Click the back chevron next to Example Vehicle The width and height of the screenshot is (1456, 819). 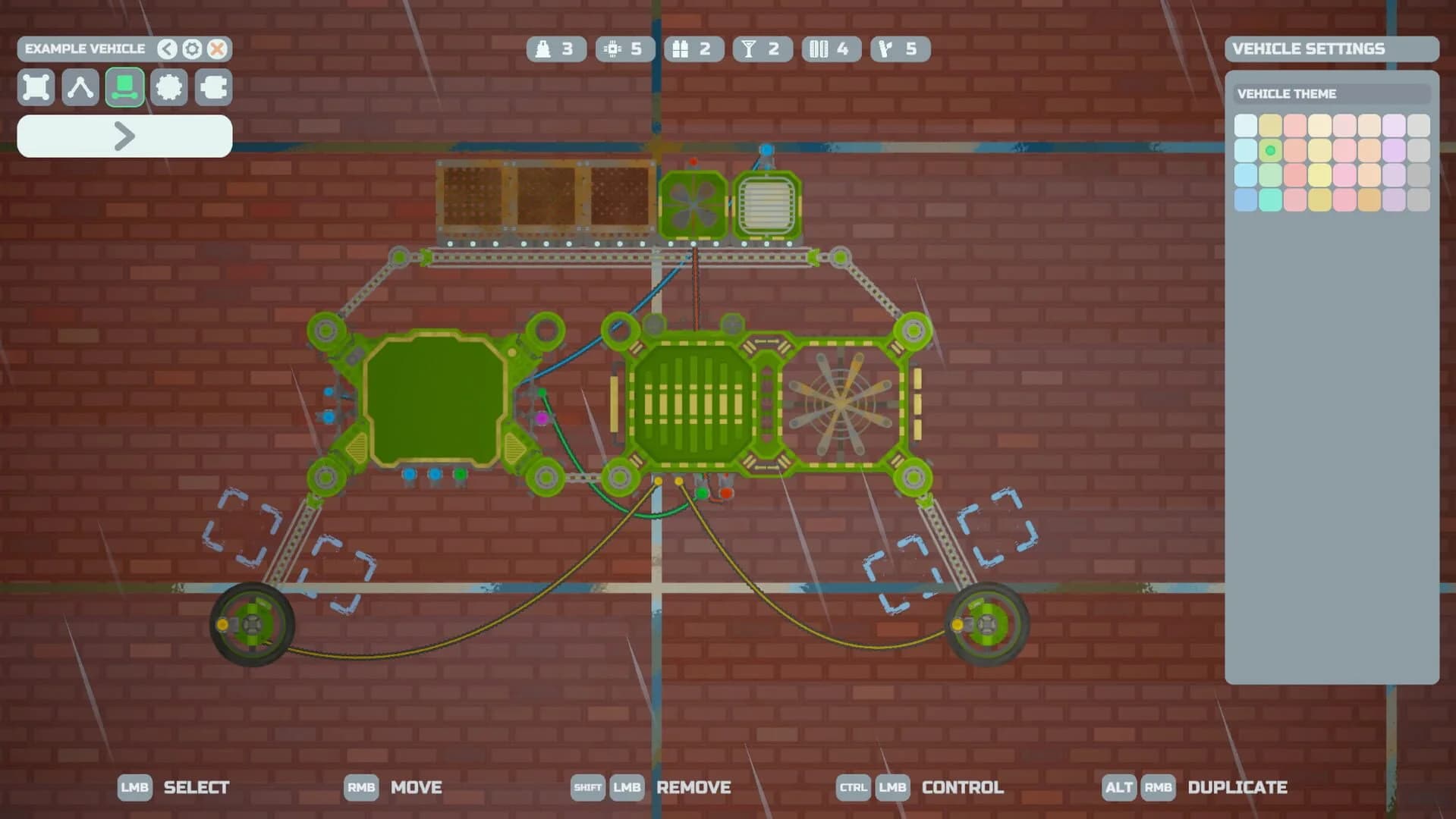165,49
